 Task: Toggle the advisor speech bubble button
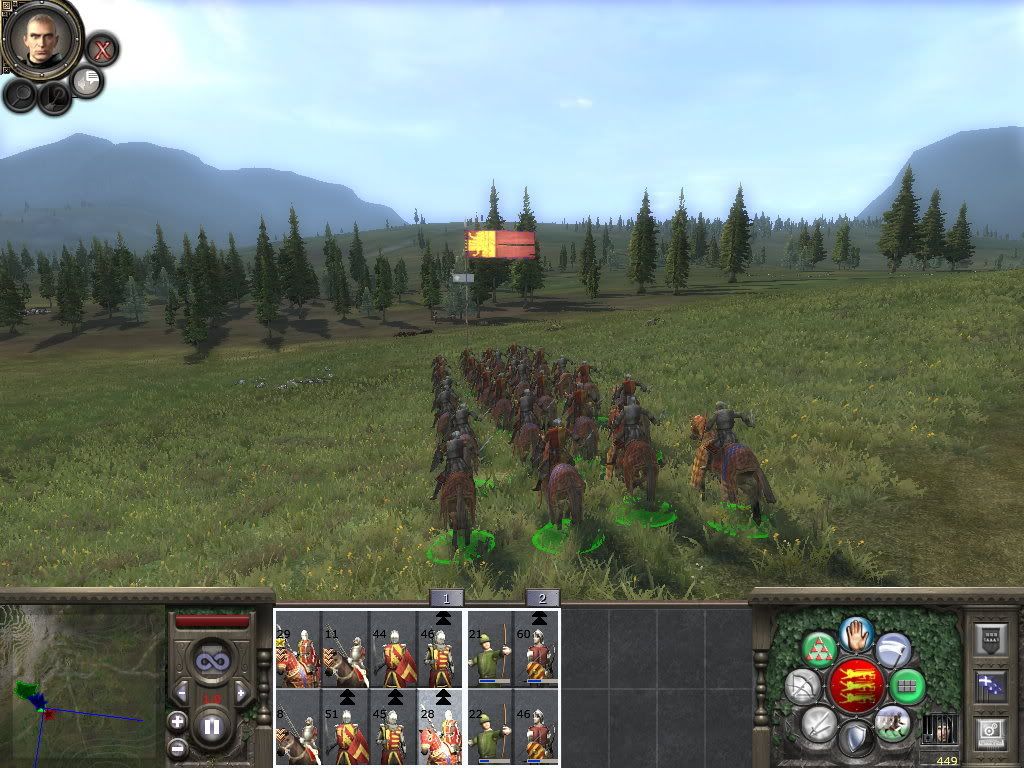tap(88, 82)
